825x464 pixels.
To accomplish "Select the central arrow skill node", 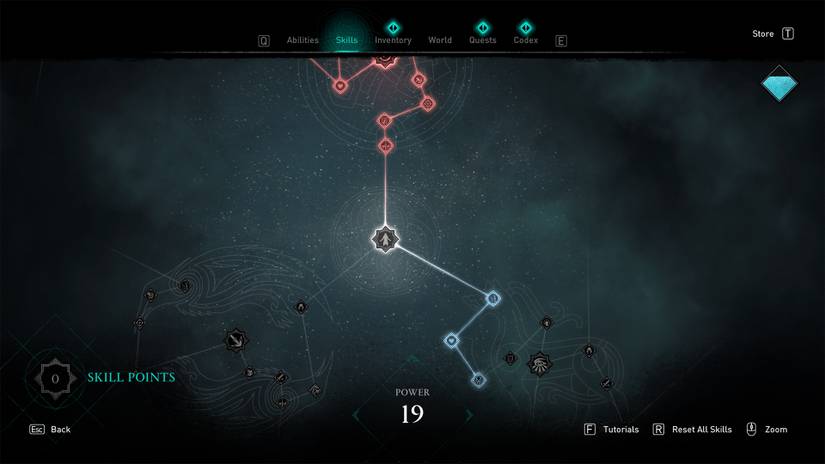I will point(385,239).
